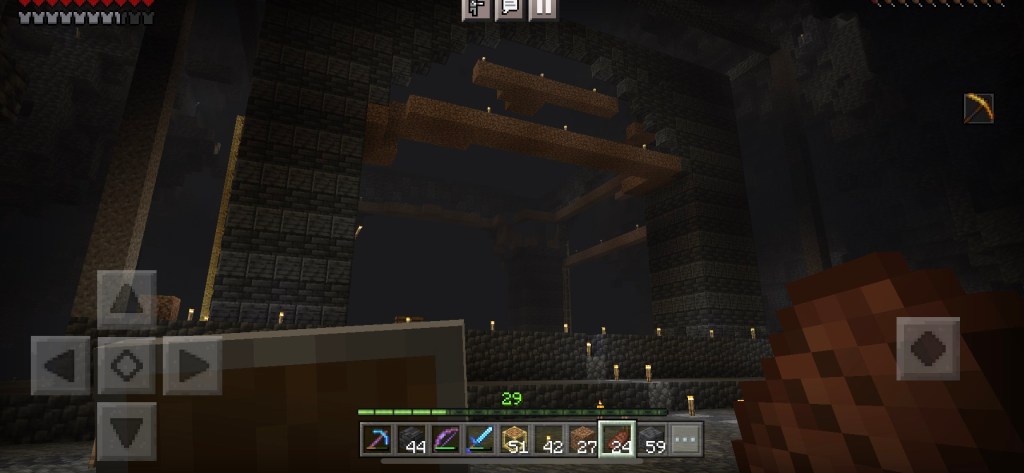This screenshot has height=473, width=1024.
Task: Toggle sneak with the center diamond button
Action: (x=127, y=366)
